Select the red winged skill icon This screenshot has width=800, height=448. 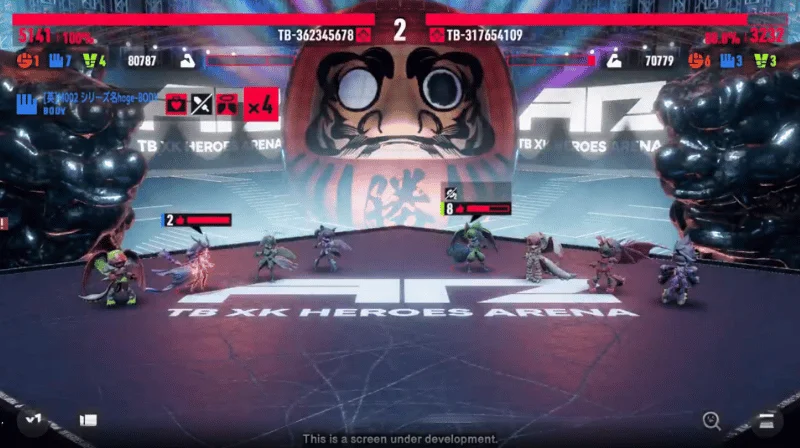pos(227,102)
